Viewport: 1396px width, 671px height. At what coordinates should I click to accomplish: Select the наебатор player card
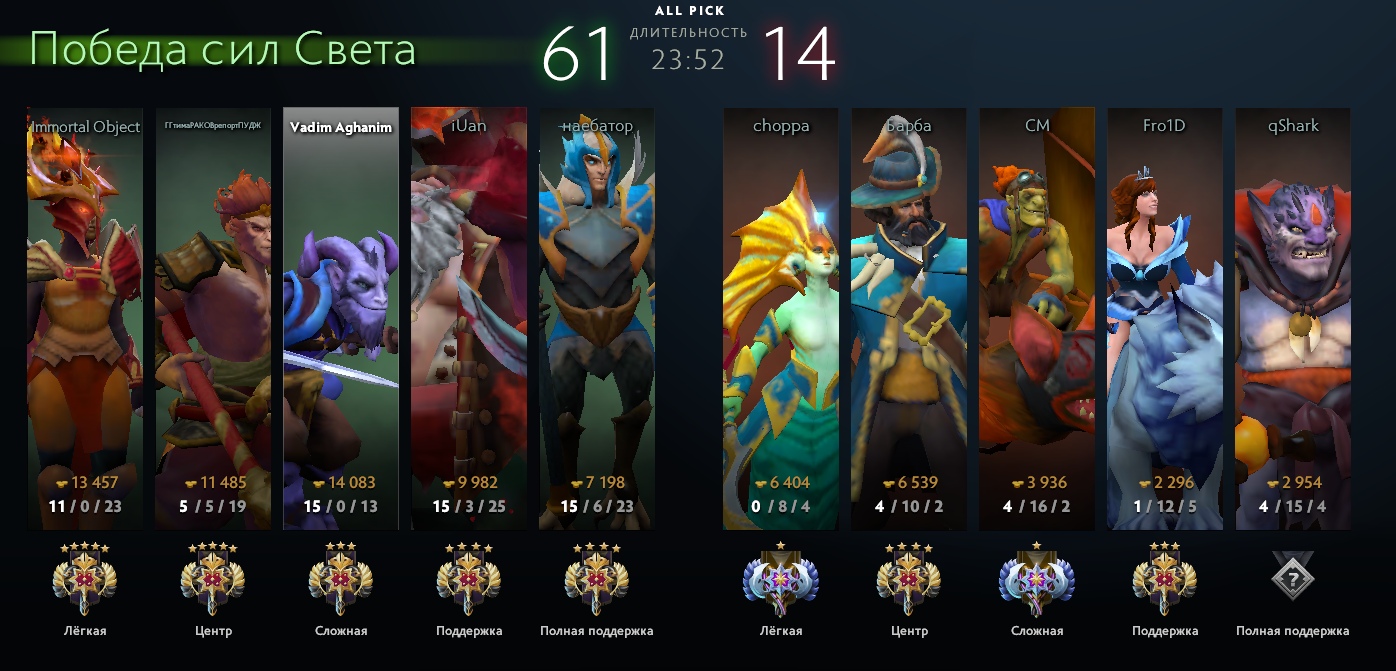(x=597, y=318)
